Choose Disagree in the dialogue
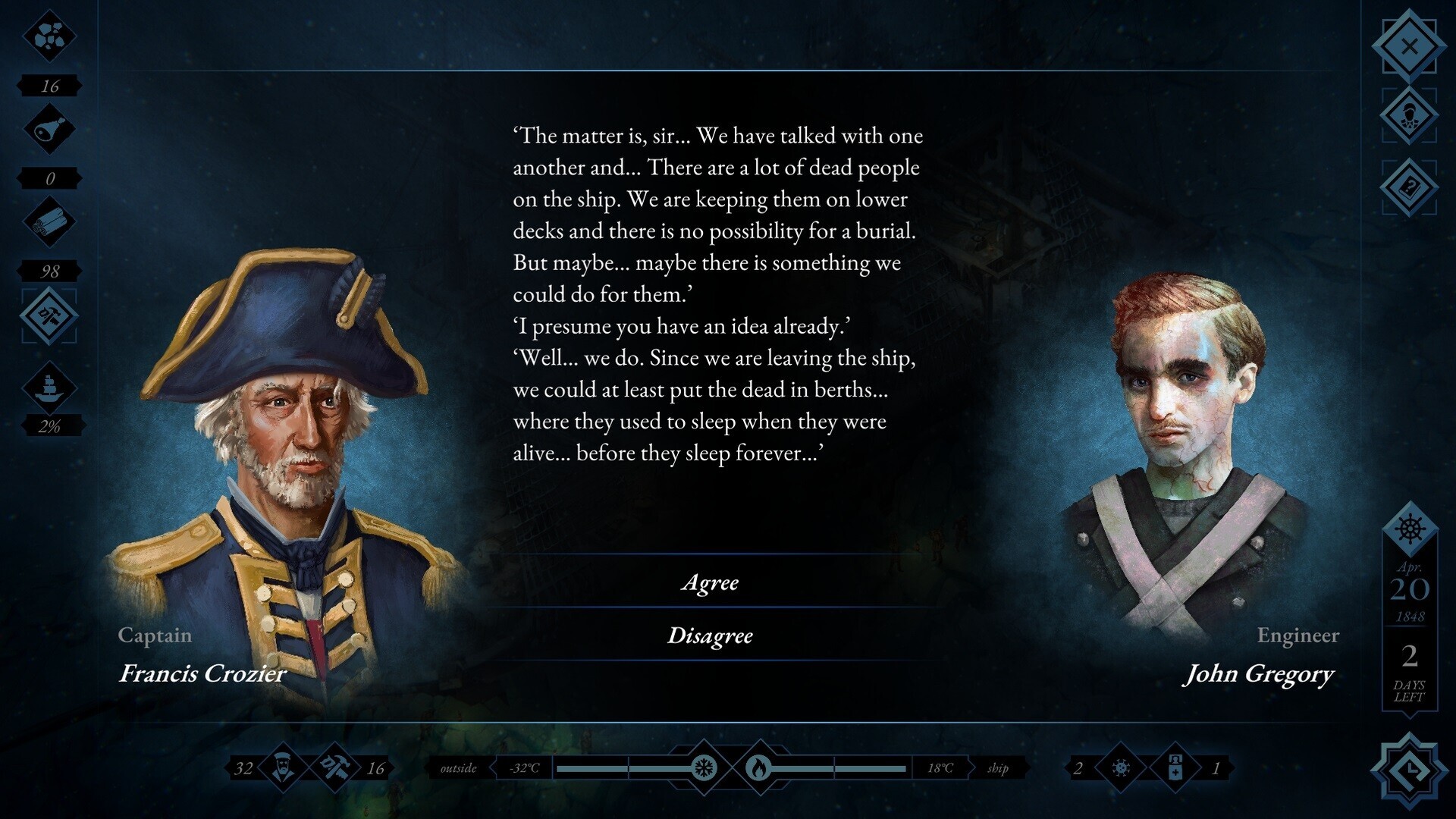The height and width of the screenshot is (819, 1456). tap(711, 635)
